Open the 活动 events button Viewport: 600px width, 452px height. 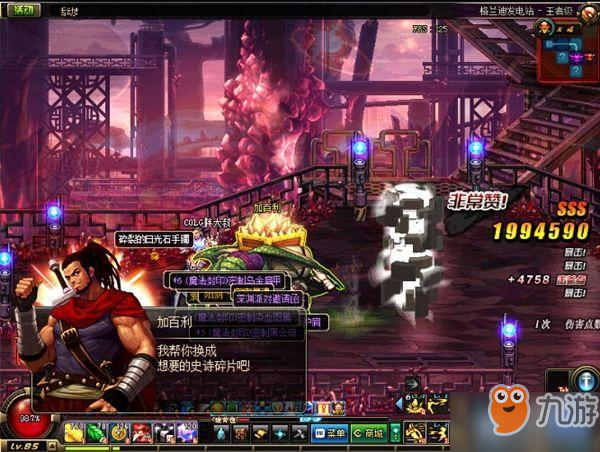click(21, 10)
